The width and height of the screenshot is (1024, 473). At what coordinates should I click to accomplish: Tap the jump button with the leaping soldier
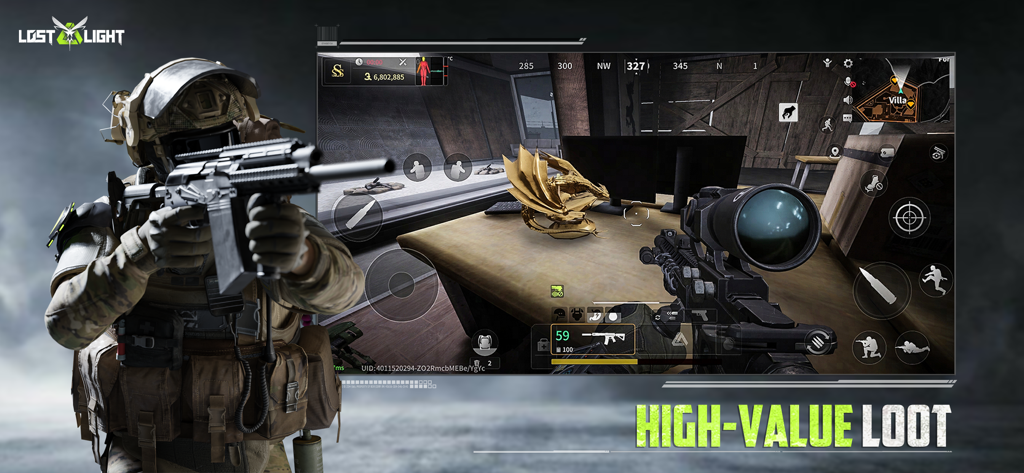936,280
